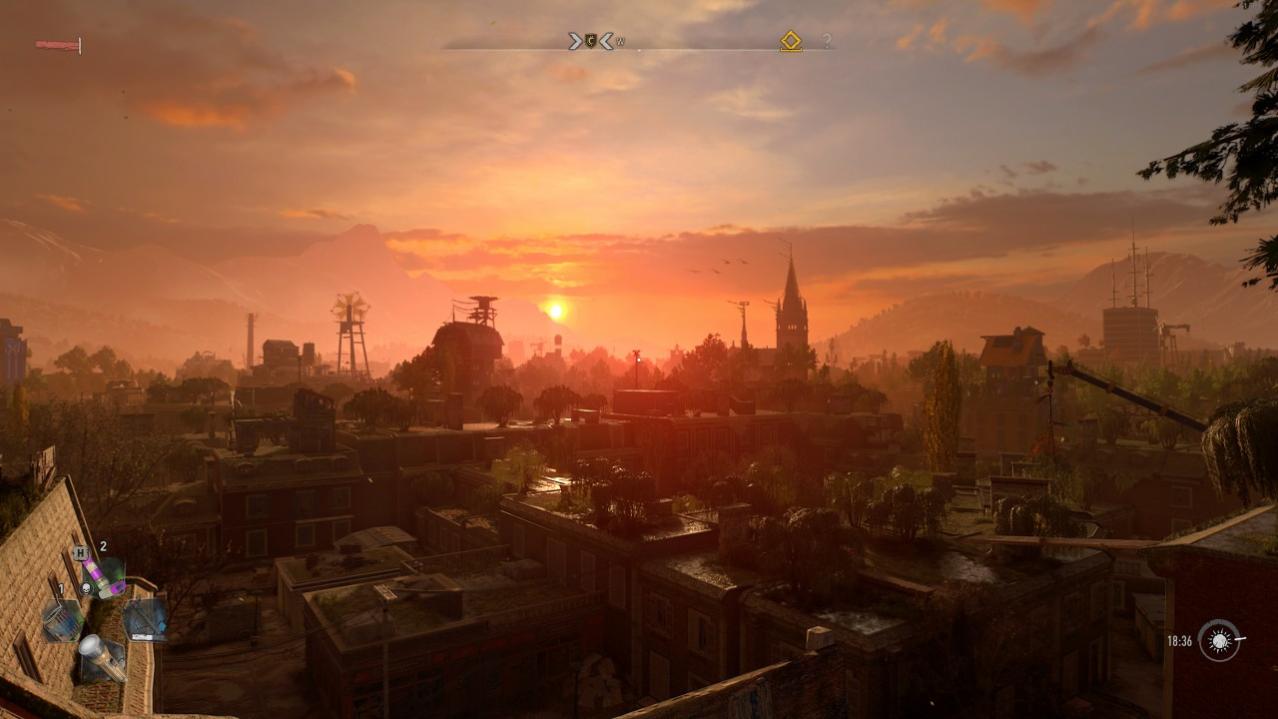This screenshot has height=719, width=1278.
Task: Select the purple UV flashlight slot
Action: point(103,576)
